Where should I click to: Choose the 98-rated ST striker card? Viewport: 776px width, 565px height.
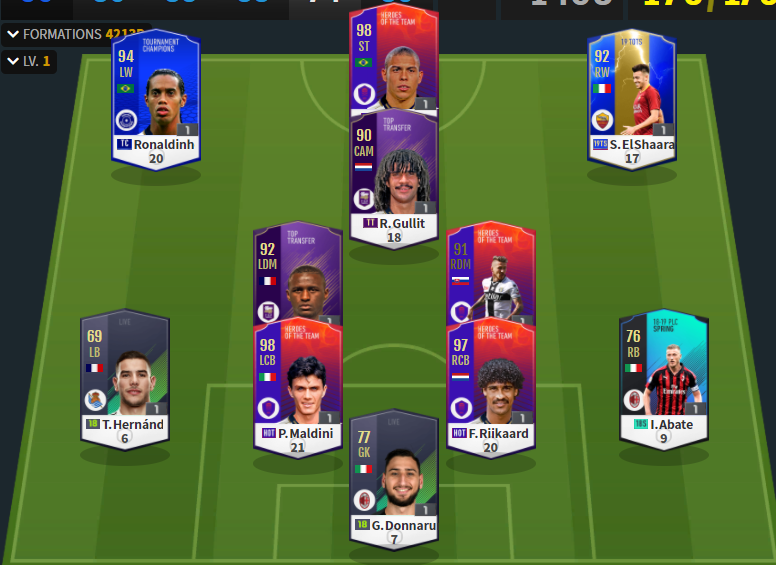[x=393, y=60]
